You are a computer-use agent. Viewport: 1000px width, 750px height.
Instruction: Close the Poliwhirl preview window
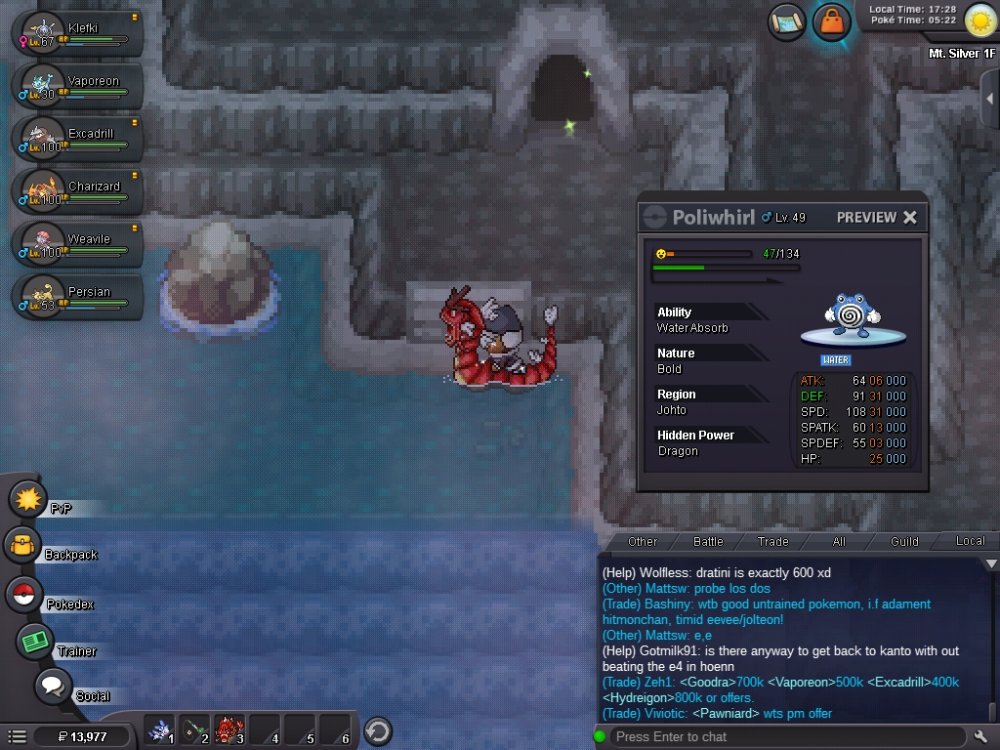(910, 217)
